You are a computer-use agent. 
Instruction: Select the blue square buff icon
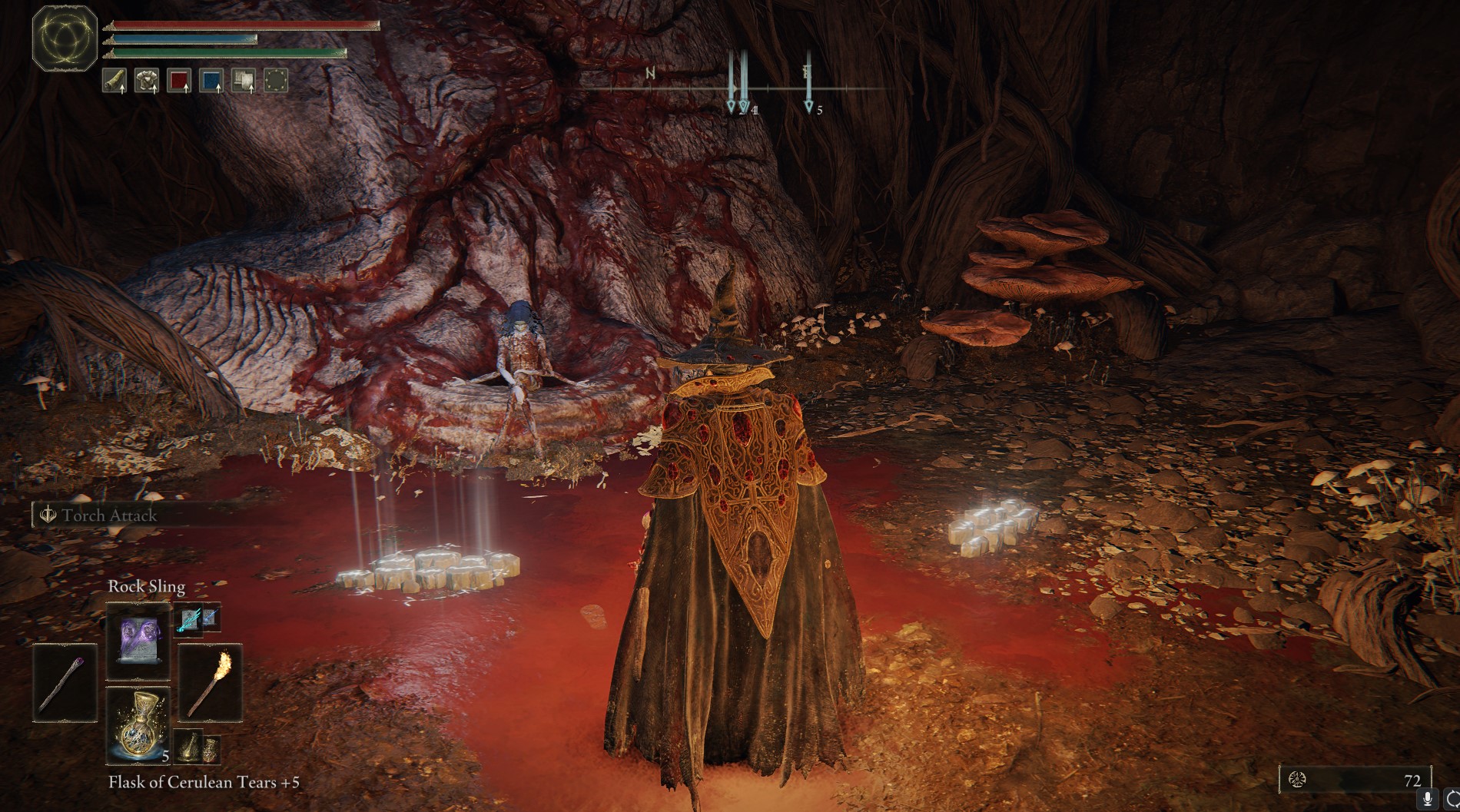tap(211, 80)
